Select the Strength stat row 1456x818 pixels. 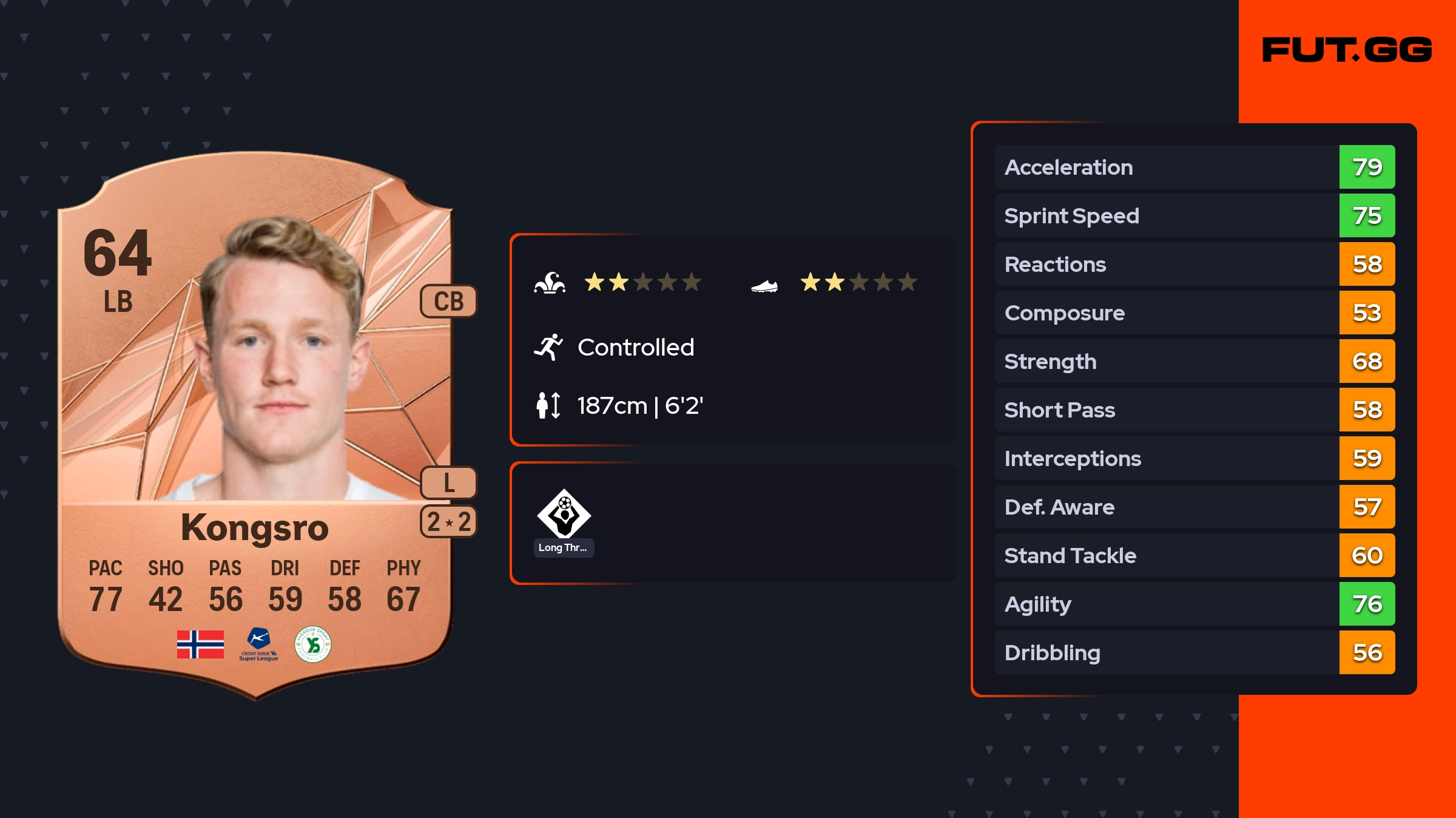[1194, 361]
